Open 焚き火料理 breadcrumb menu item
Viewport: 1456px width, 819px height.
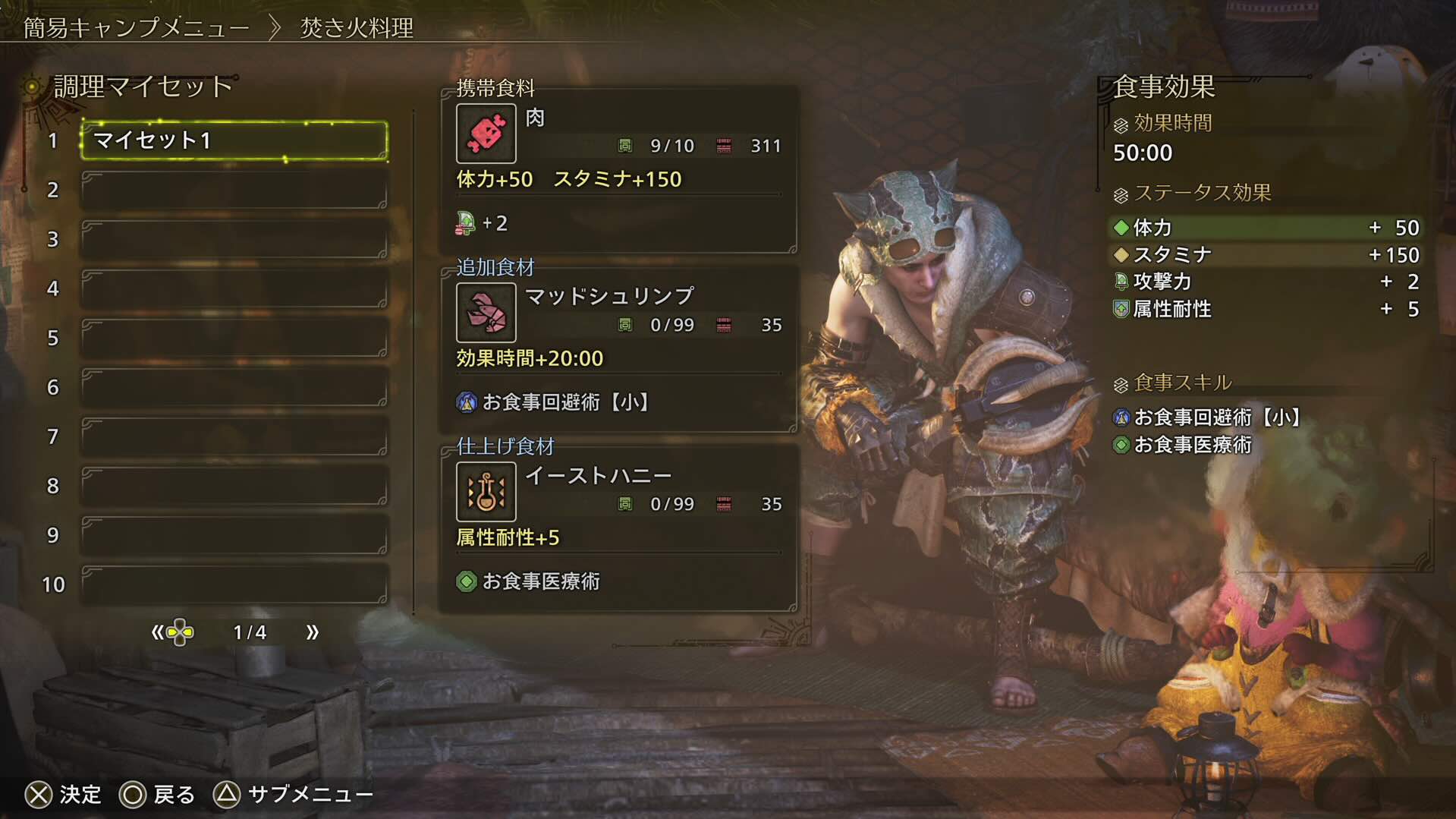[x=354, y=25]
